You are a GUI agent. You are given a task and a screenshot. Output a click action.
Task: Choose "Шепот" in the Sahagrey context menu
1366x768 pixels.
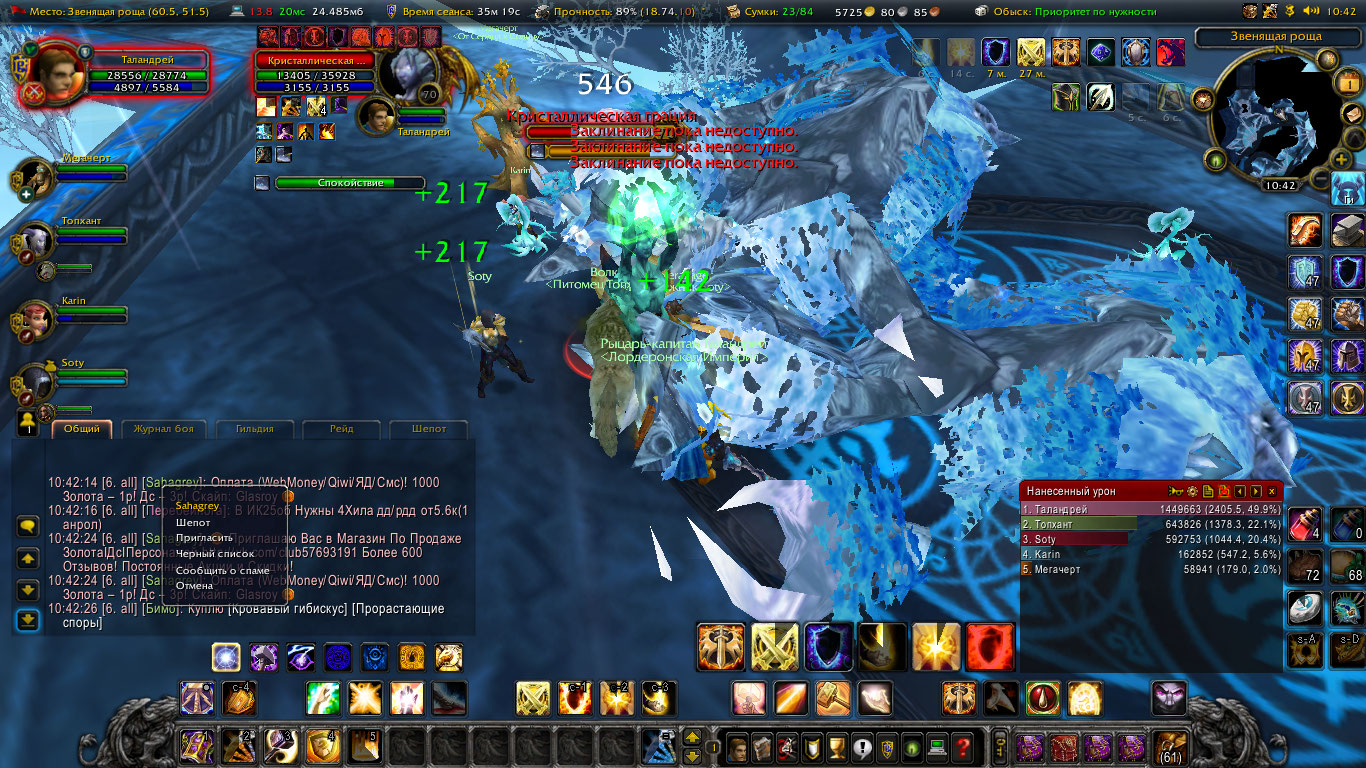(193, 522)
